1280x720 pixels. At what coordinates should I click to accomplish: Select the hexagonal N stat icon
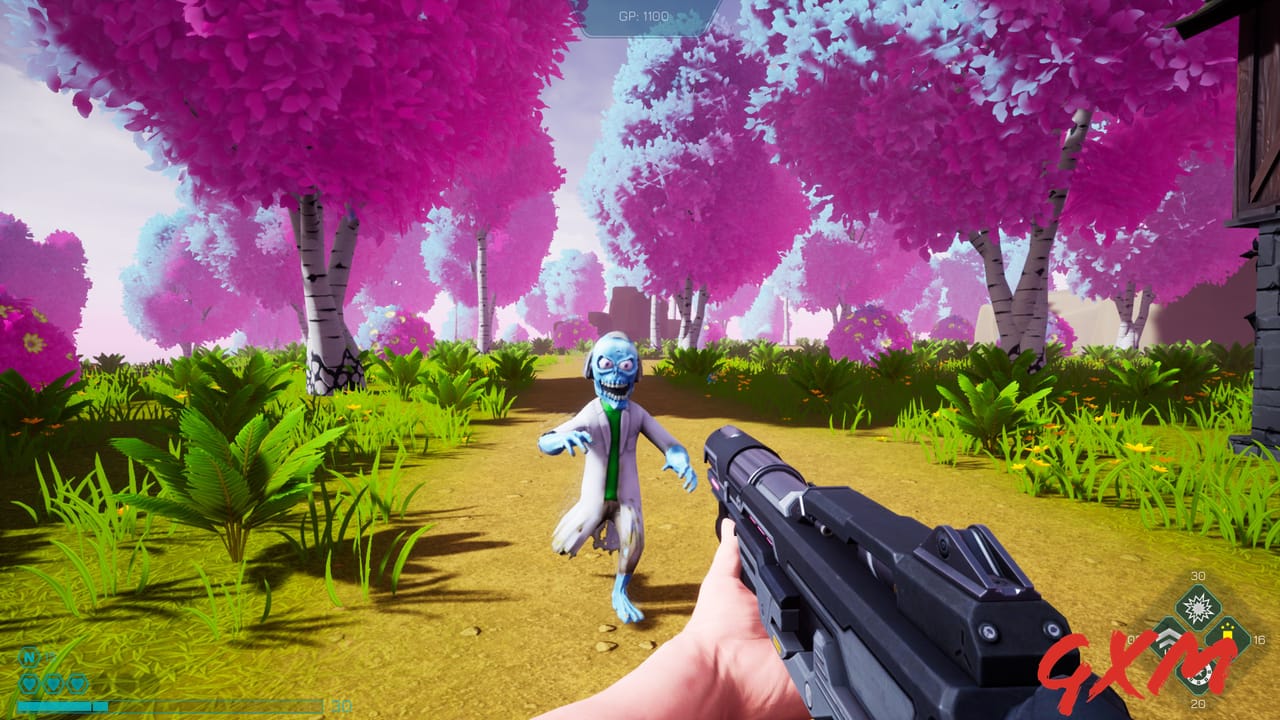click(27, 657)
